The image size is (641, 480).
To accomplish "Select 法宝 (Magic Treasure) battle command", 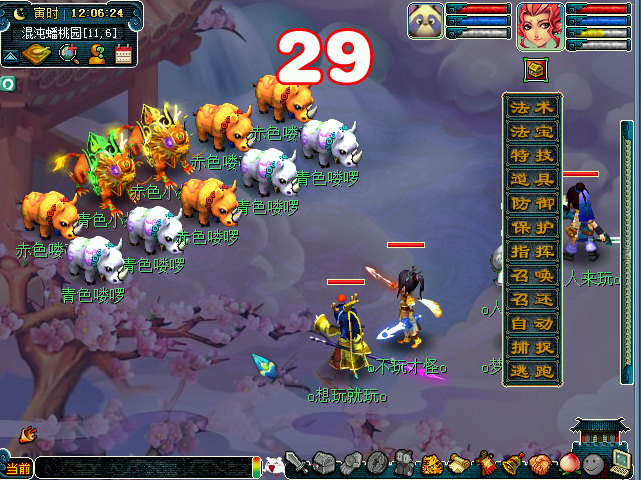I will pos(532,131).
